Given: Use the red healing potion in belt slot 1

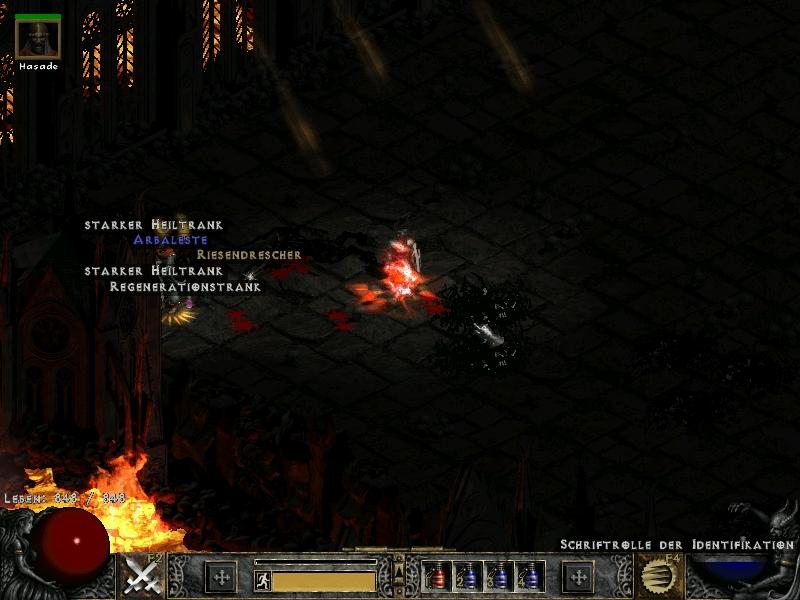Looking at the screenshot, I should pos(435,577).
